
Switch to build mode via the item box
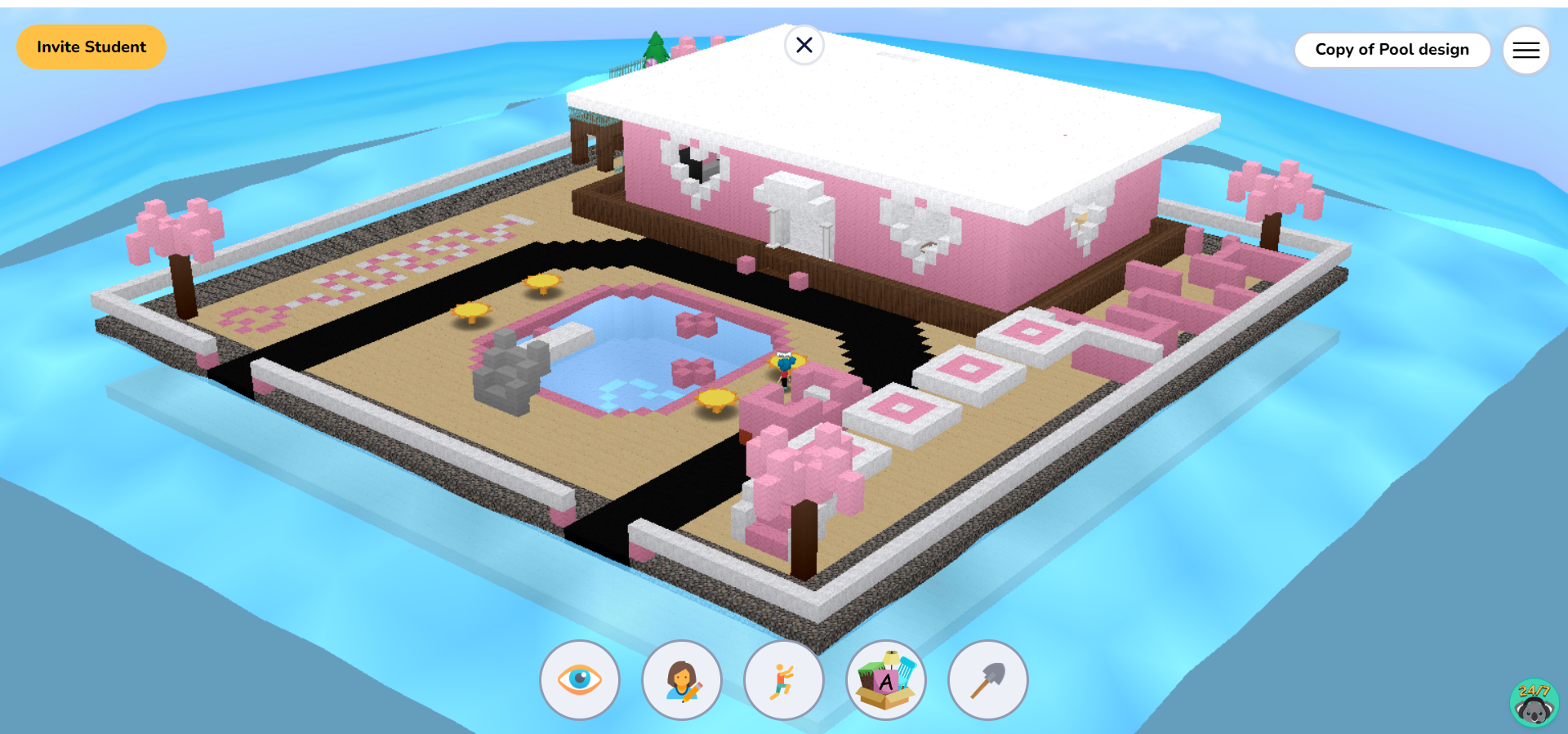coord(885,680)
